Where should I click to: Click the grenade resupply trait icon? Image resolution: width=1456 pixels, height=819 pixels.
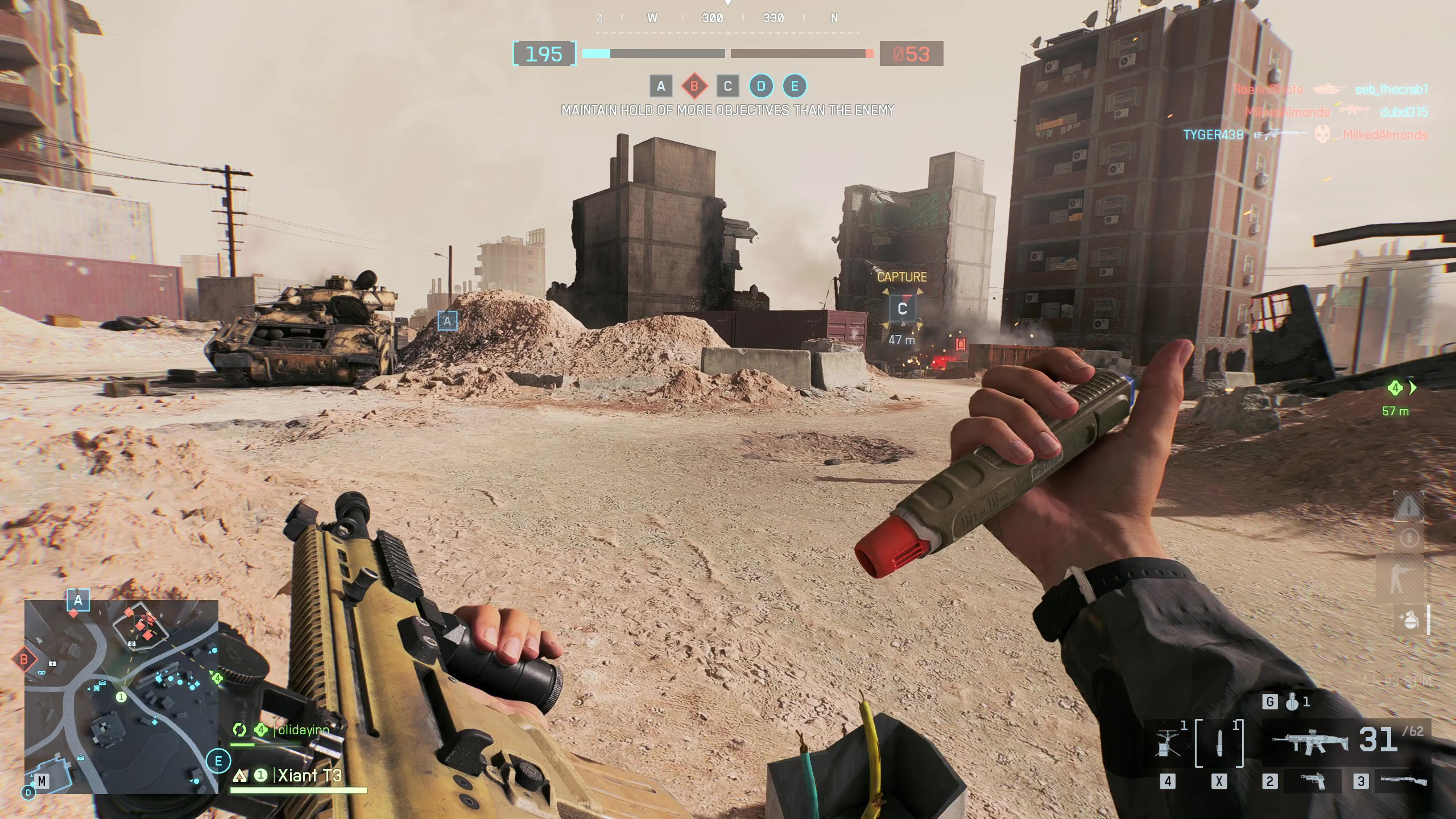1410,619
